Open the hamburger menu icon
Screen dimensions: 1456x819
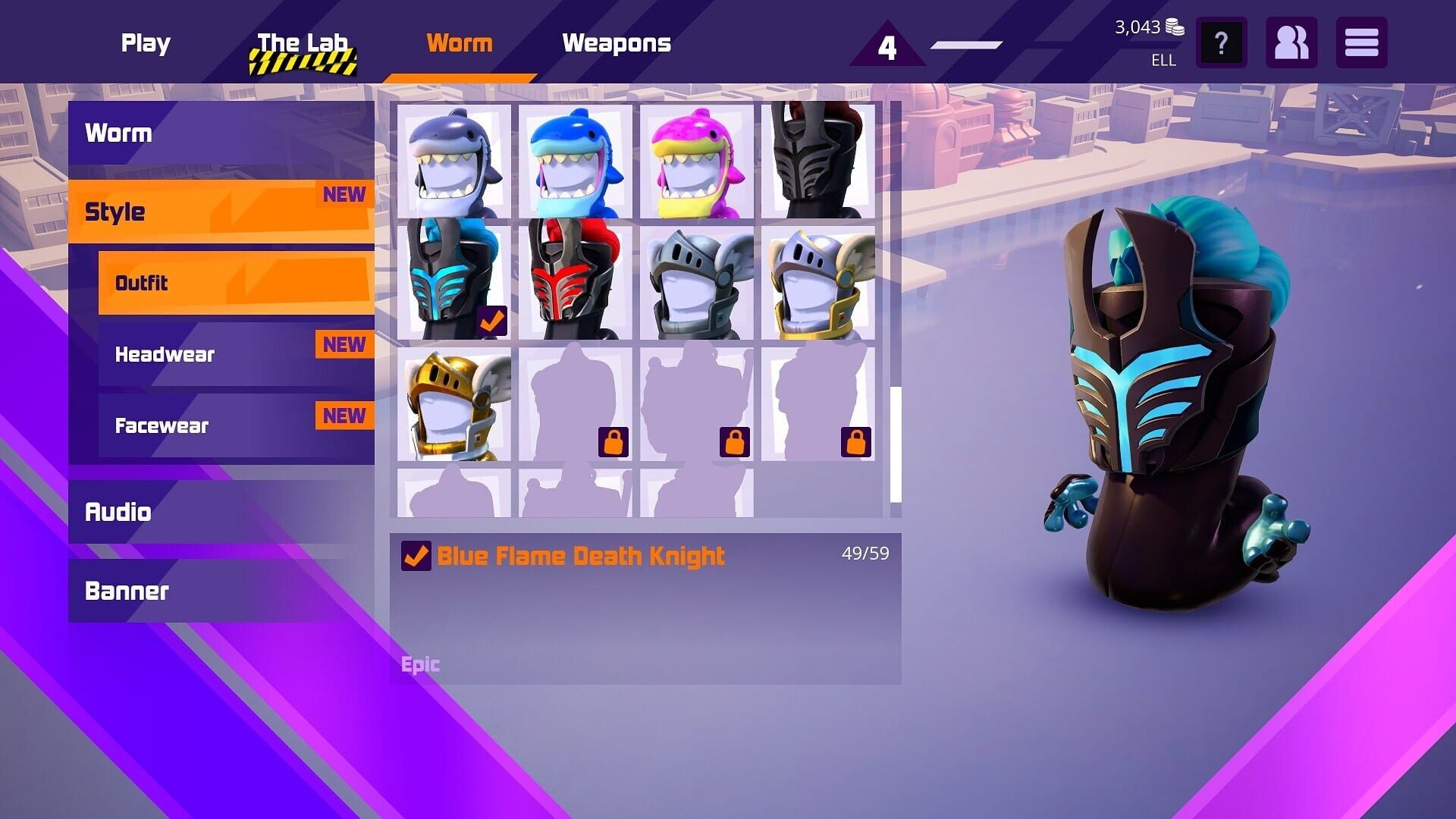coord(1362,43)
